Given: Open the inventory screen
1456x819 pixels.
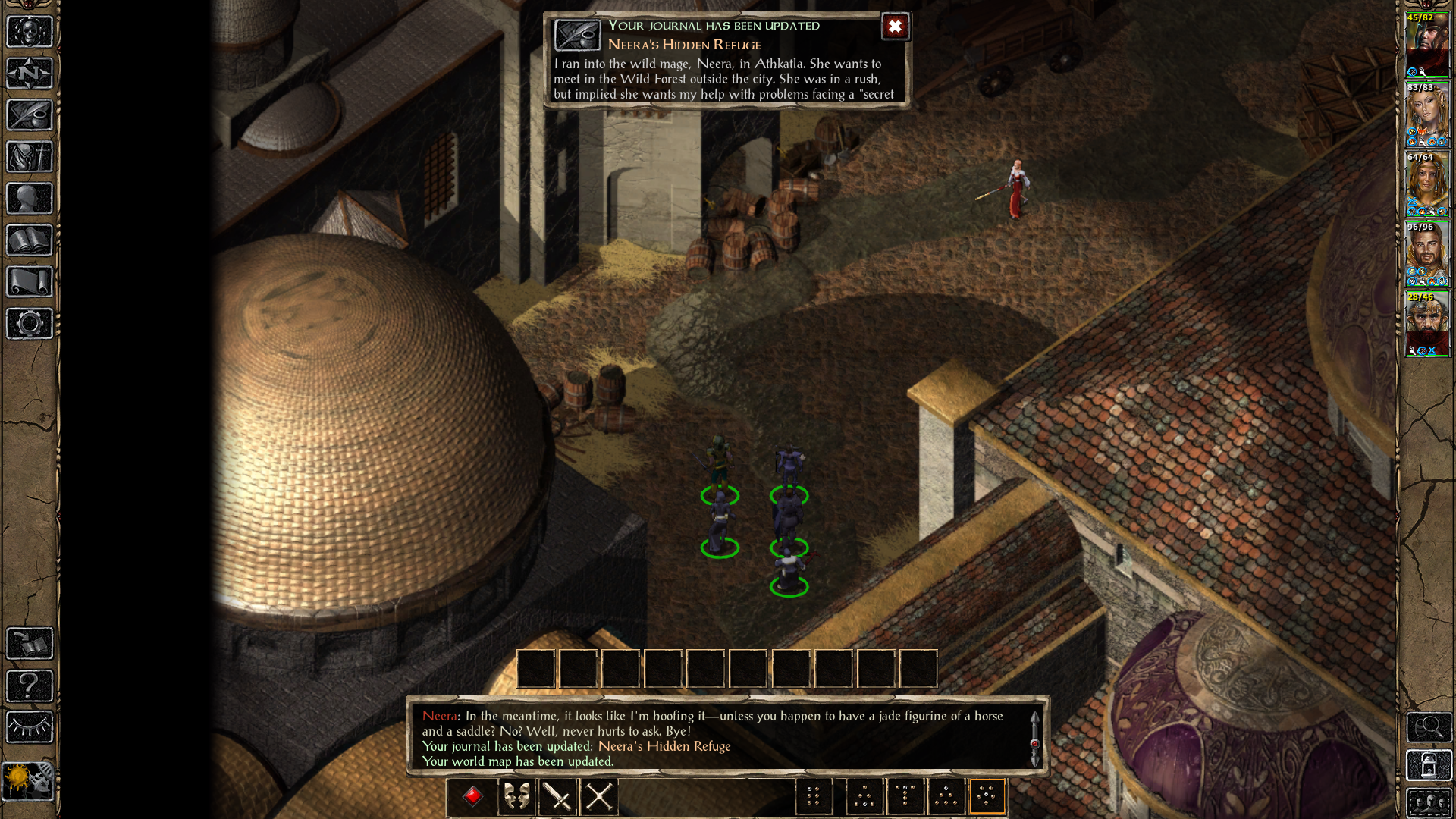Looking at the screenshot, I should pyautogui.click(x=30, y=157).
